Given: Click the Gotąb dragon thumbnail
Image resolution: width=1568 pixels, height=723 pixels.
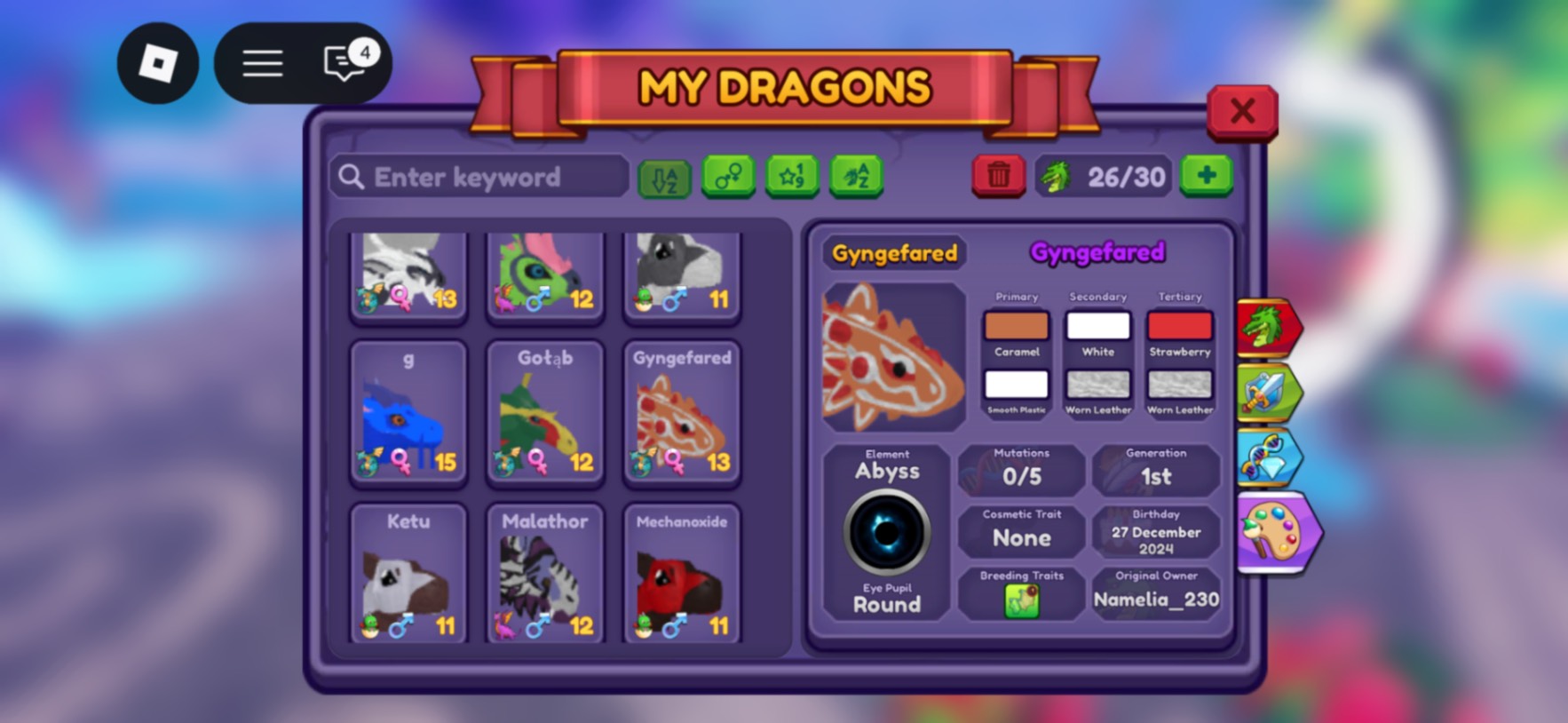Looking at the screenshot, I should [x=544, y=413].
